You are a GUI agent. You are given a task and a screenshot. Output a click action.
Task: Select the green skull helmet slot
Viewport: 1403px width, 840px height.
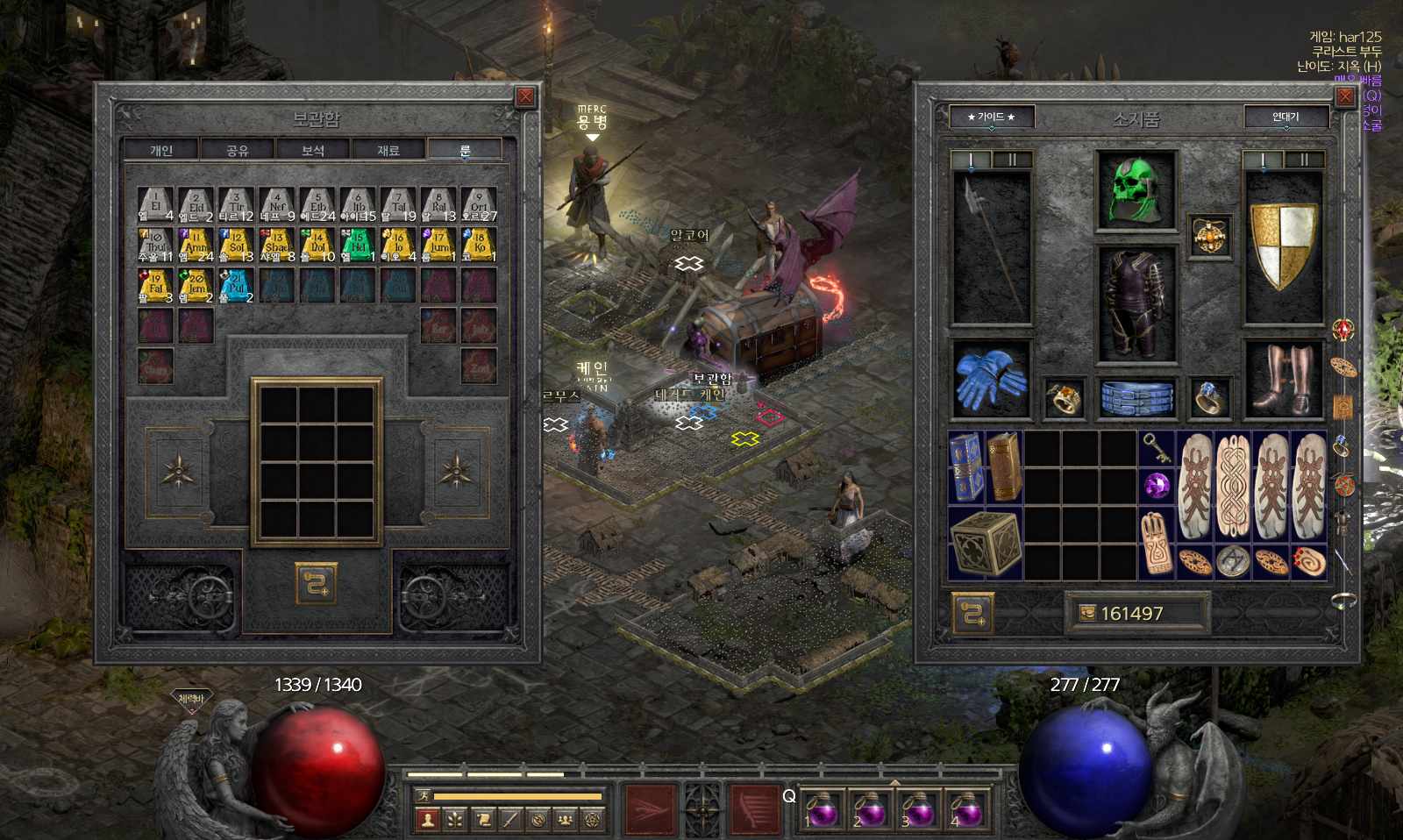pyautogui.click(x=1136, y=190)
